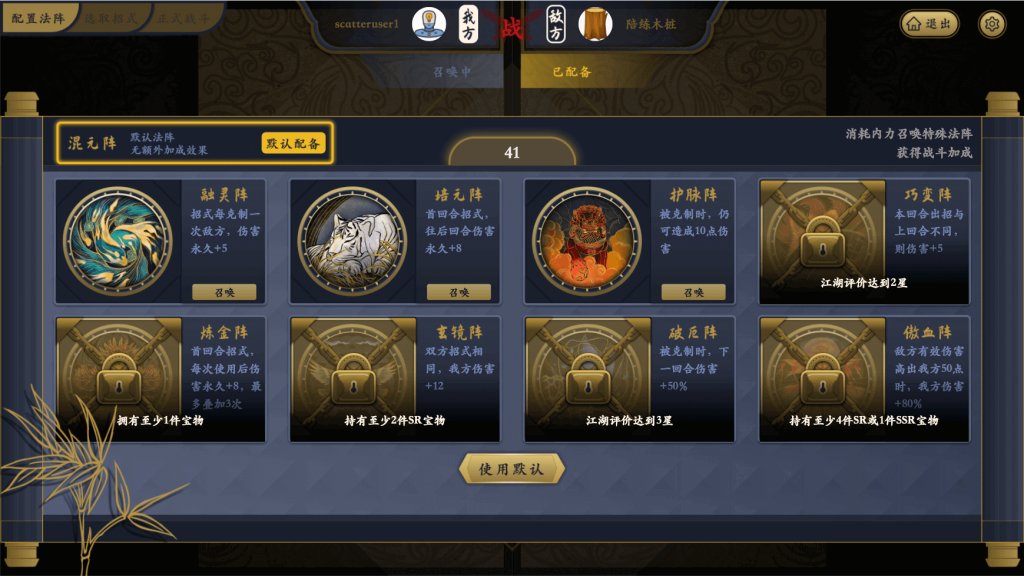Select the locked 炼金阵 card
The width and height of the screenshot is (1024, 576).
(160, 379)
